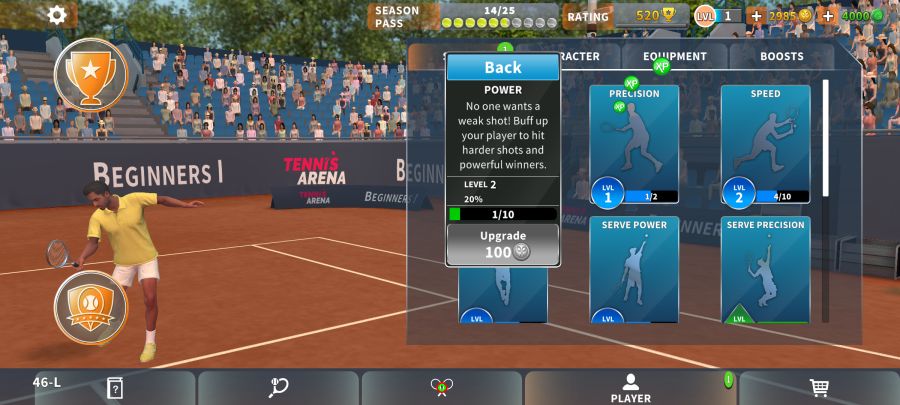
Task: Open the gold trophy star badge
Action: click(91, 74)
